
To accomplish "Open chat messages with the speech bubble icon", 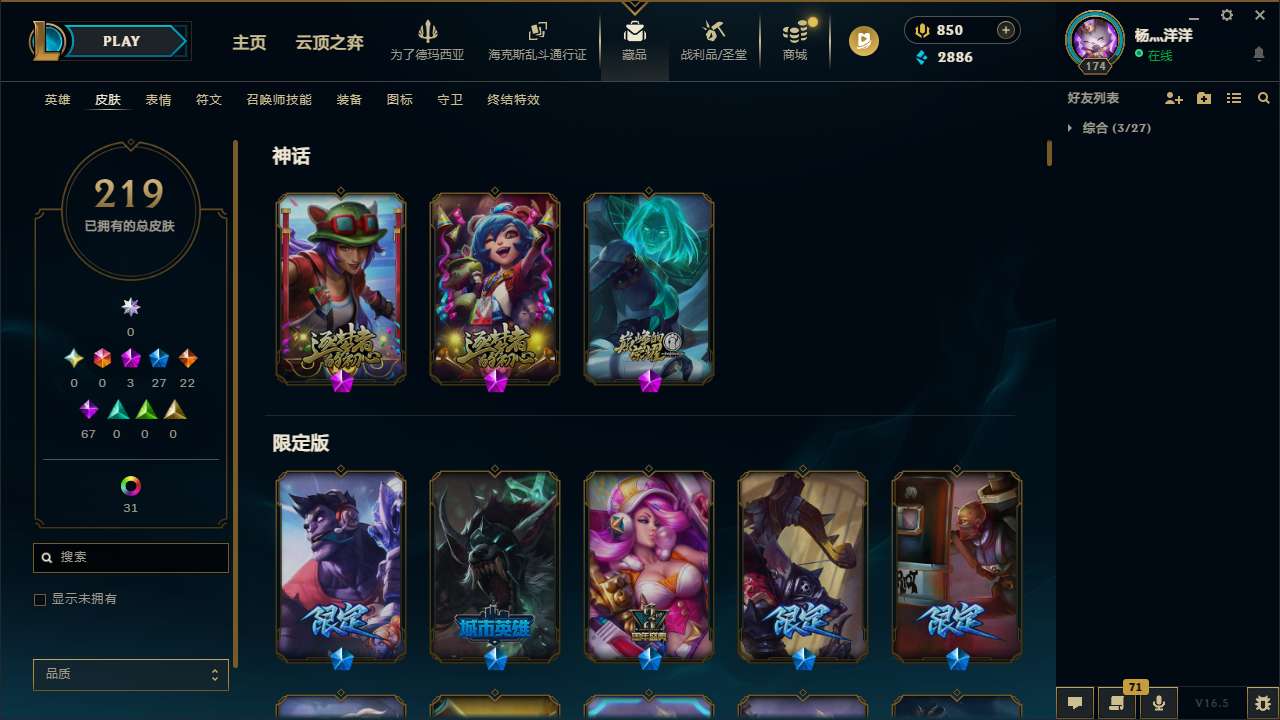I will 1074,703.
